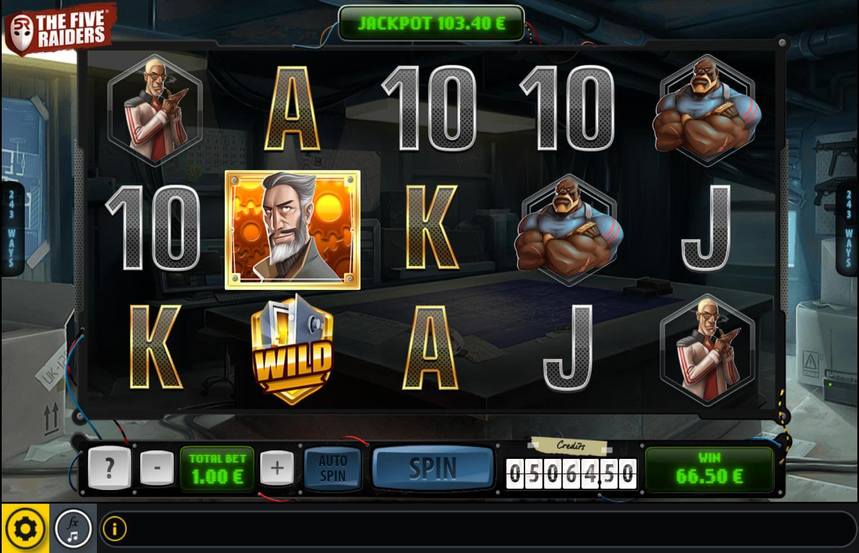Toggle sound with the music note icon

(x=72, y=528)
